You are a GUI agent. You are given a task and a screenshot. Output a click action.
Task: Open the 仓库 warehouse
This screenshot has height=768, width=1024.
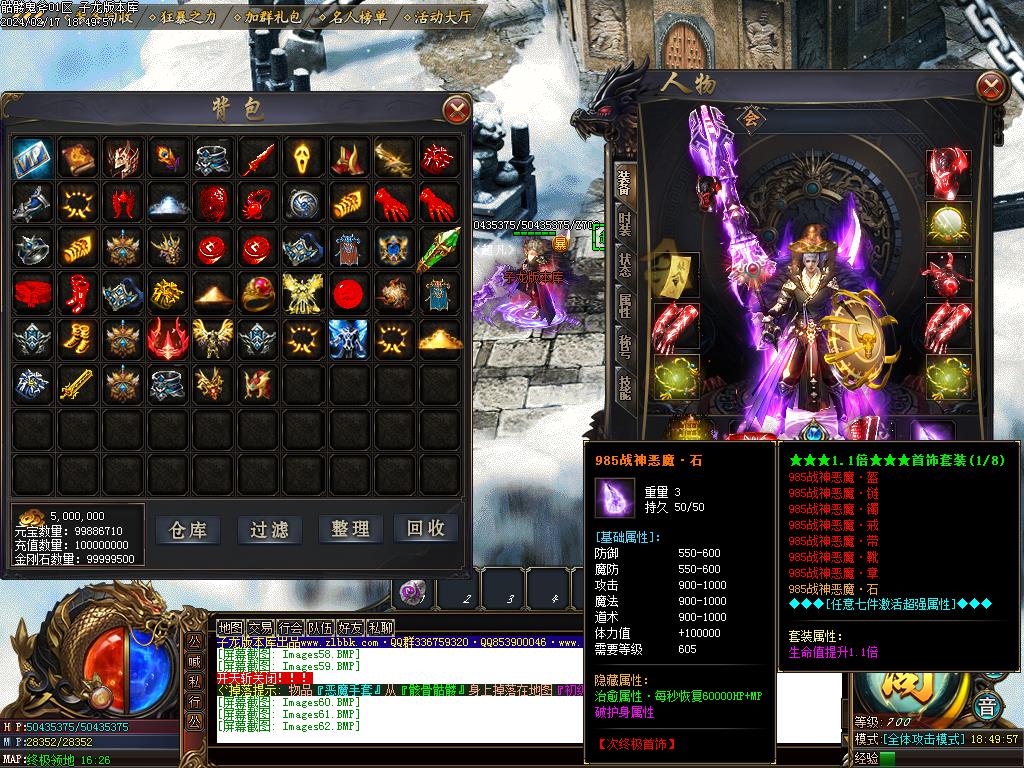click(x=188, y=529)
